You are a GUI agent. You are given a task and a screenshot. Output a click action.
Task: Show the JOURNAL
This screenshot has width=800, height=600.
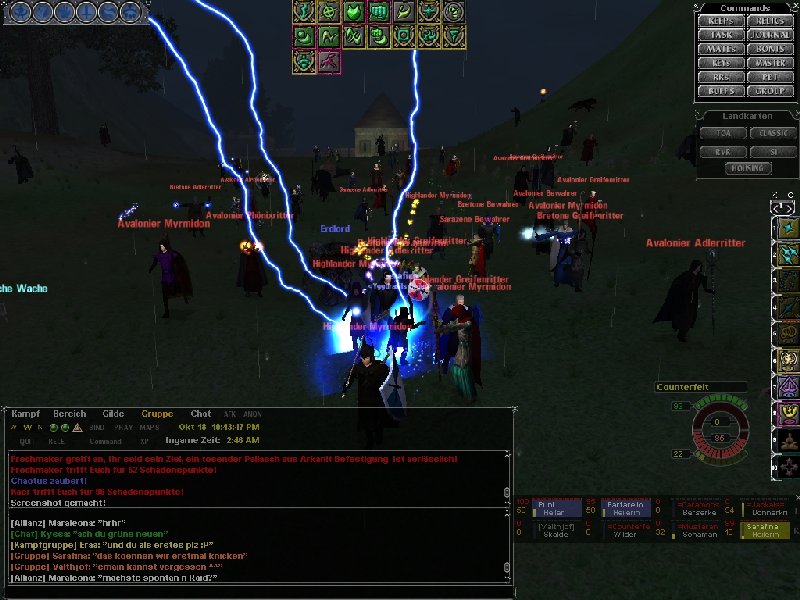click(769, 34)
